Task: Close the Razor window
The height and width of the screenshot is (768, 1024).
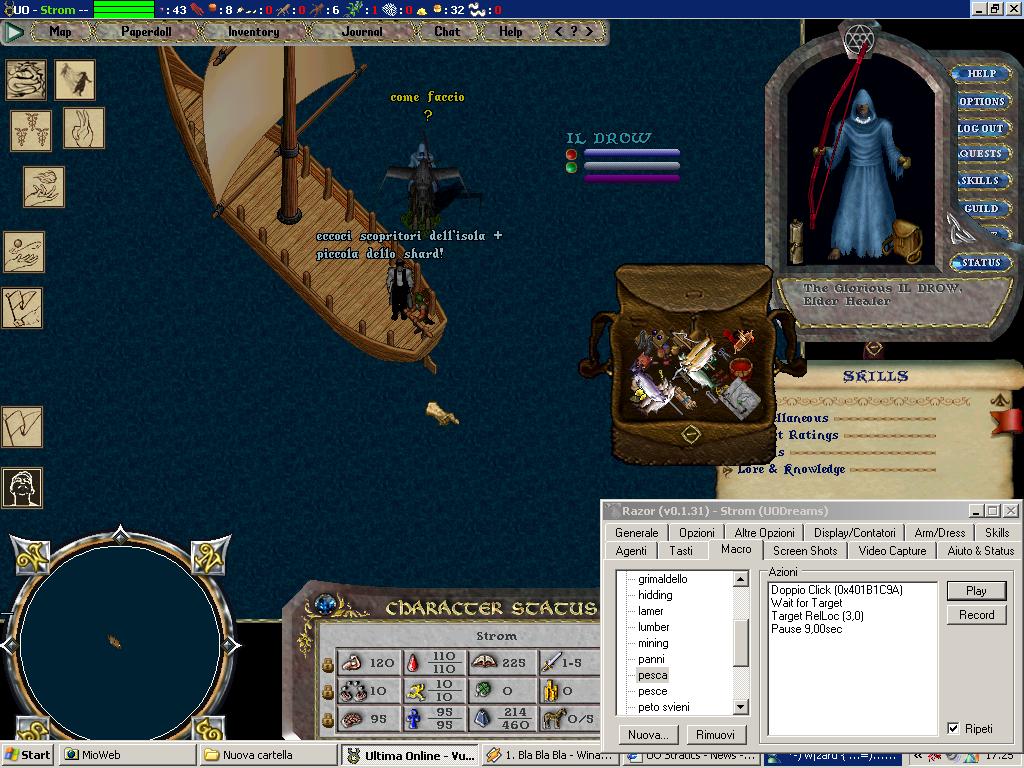Action: pyautogui.click(x=1010, y=511)
